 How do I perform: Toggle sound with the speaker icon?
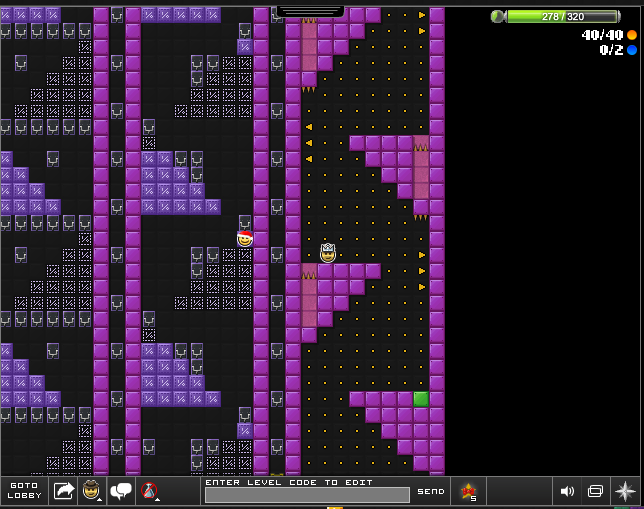point(567,491)
